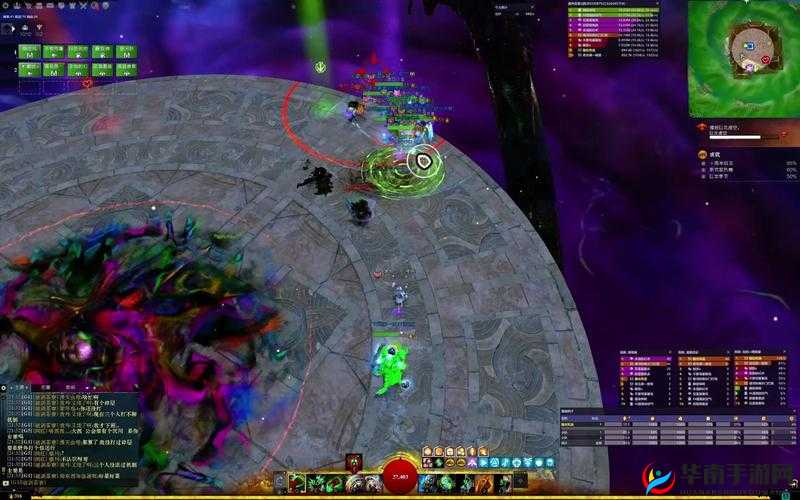This screenshot has width=800, height=500.
Task: Click the minimap
Action: pyautogui.click(x=743, y=57)
